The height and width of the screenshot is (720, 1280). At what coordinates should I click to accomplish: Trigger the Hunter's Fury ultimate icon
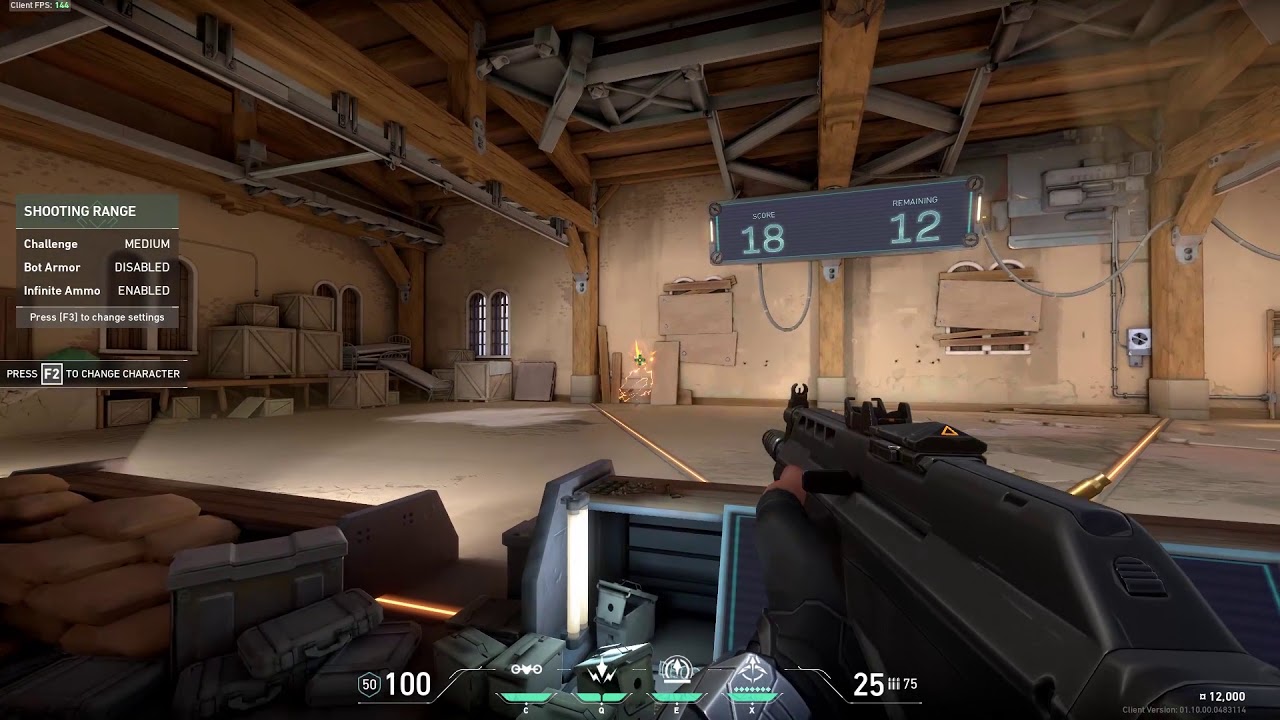[752, 676]
